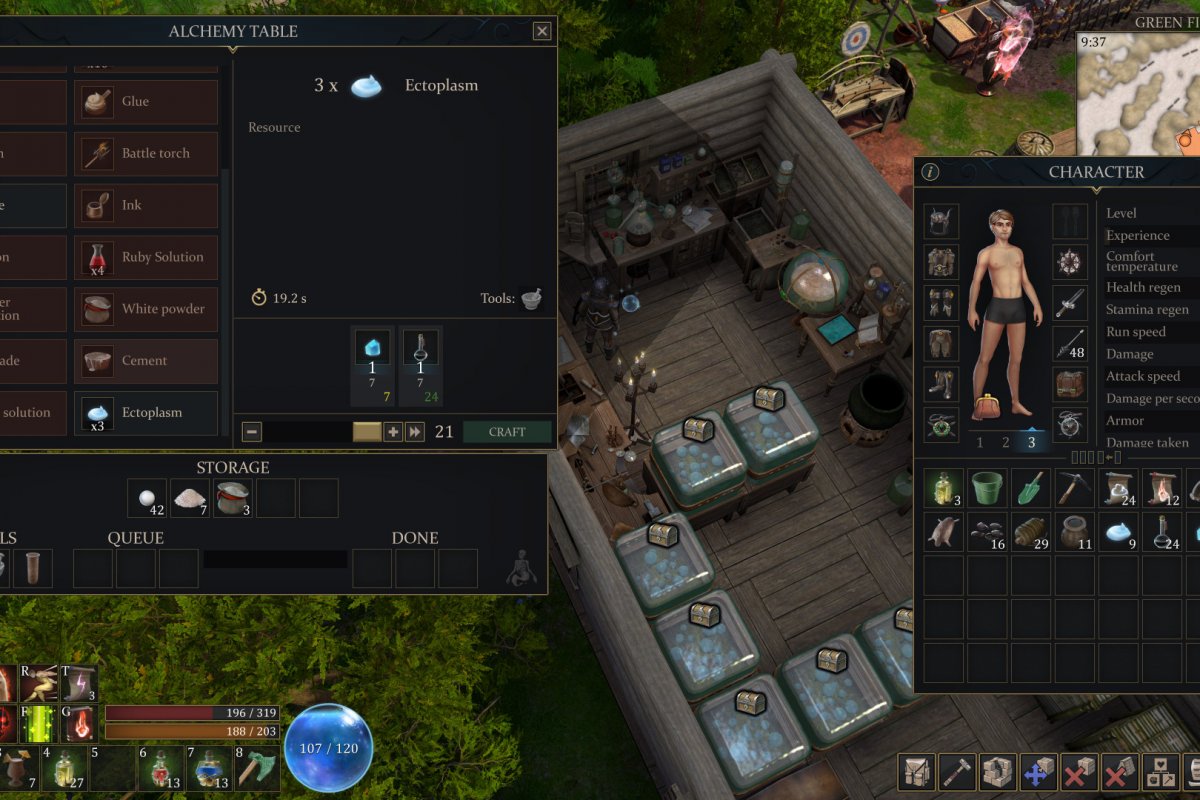Use the blue potion in hotbar slot 7
The image size is (1200, 800).
point(205,770)
